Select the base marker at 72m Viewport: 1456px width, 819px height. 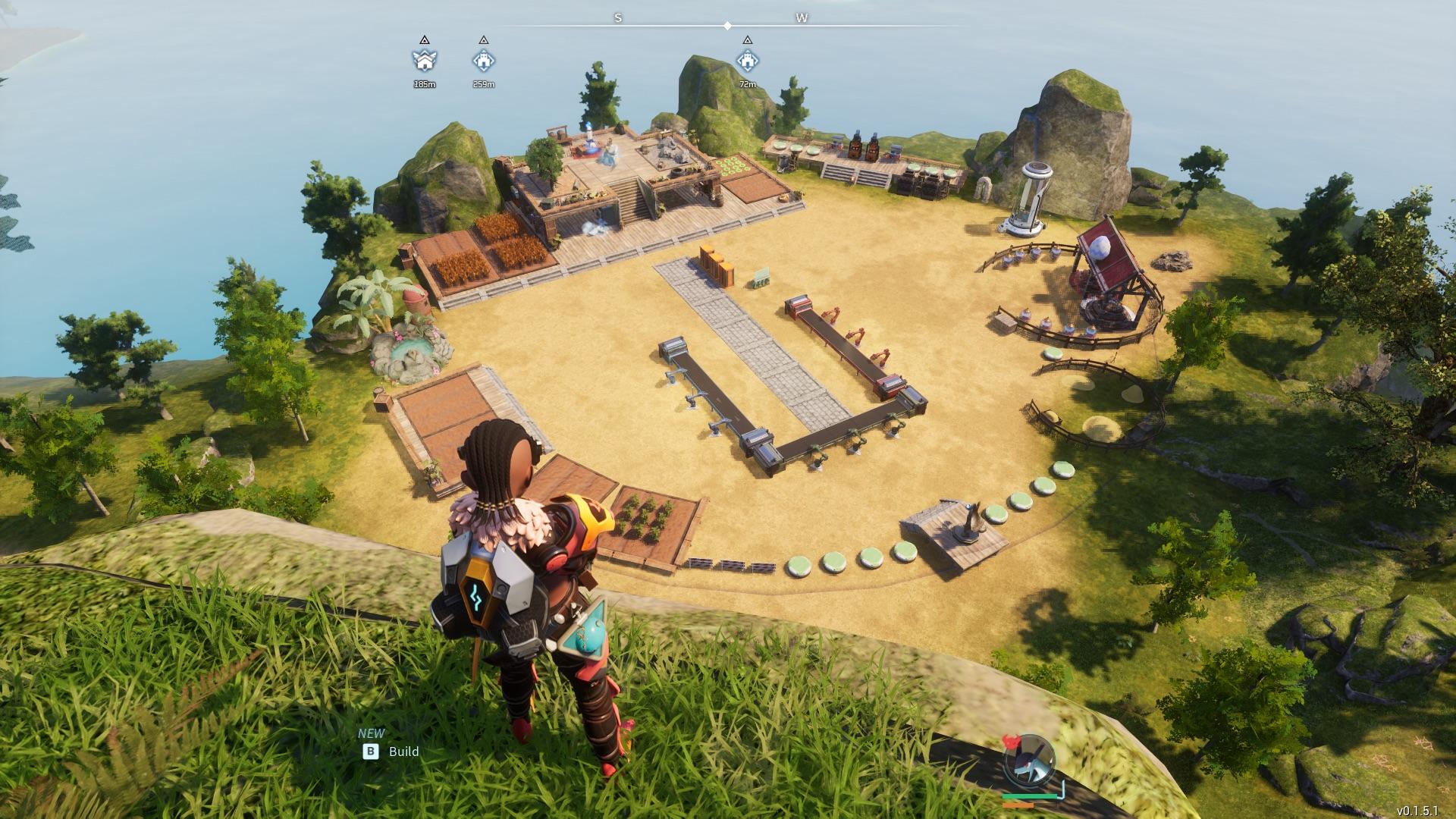[x=748, y=61]
